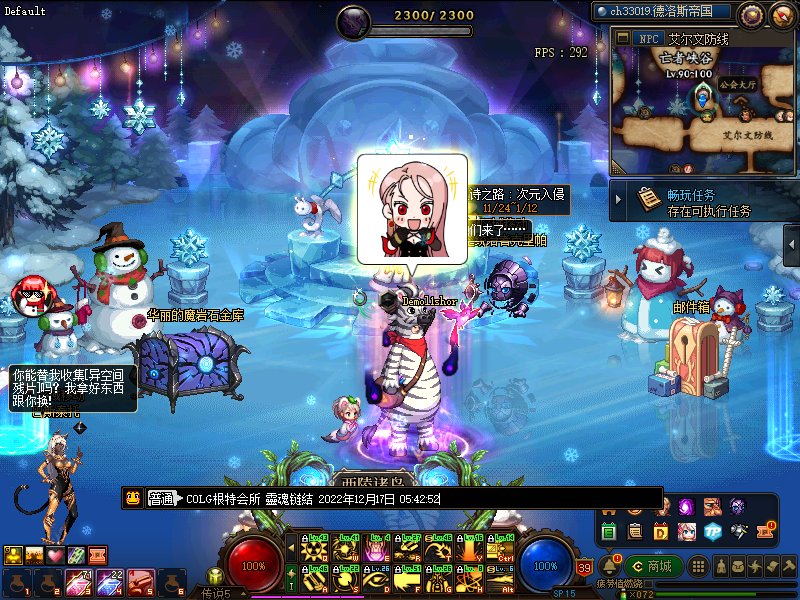Use the blue item in quick slot 4
This screenshot has width=800, height=600.
110,581
